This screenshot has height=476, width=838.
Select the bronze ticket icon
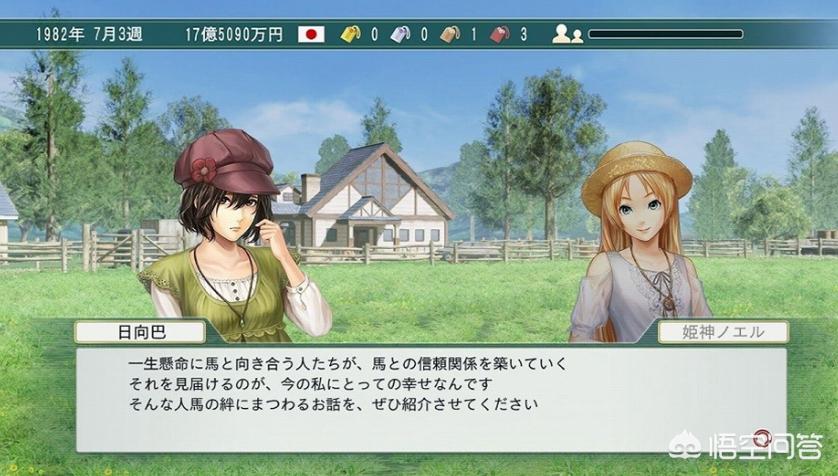(449, 34)
